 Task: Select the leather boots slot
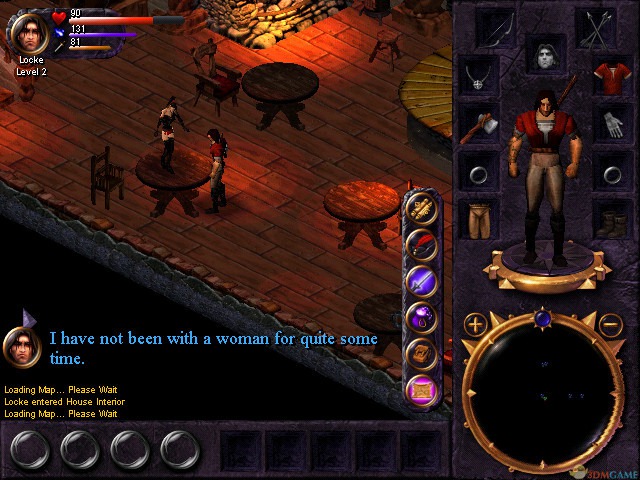pyautogui.click(x=610, y=217)
